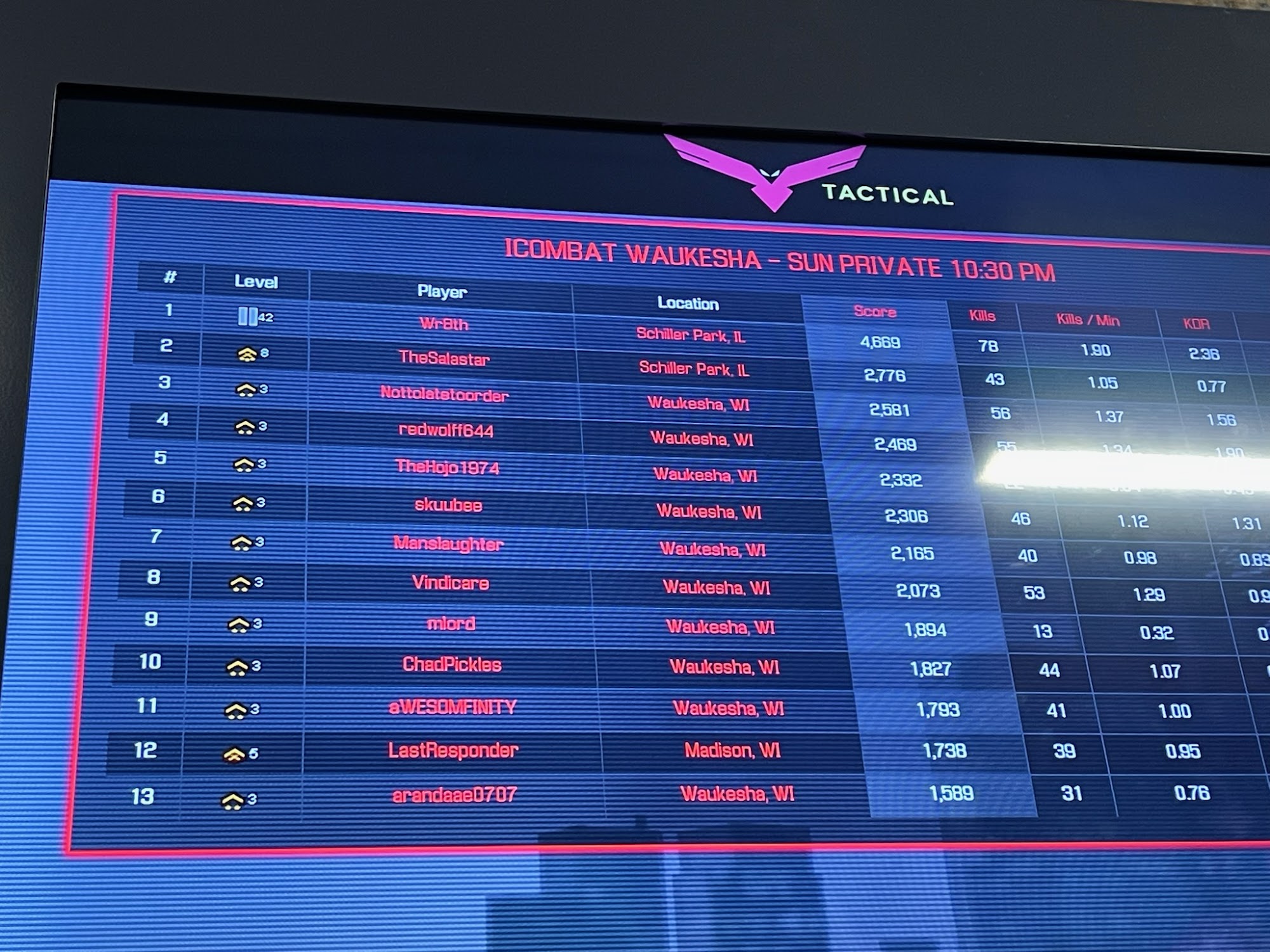The image size is (1270, 952).
Task: Sort by the Kills / Min header
Action: coord(1088,320)
